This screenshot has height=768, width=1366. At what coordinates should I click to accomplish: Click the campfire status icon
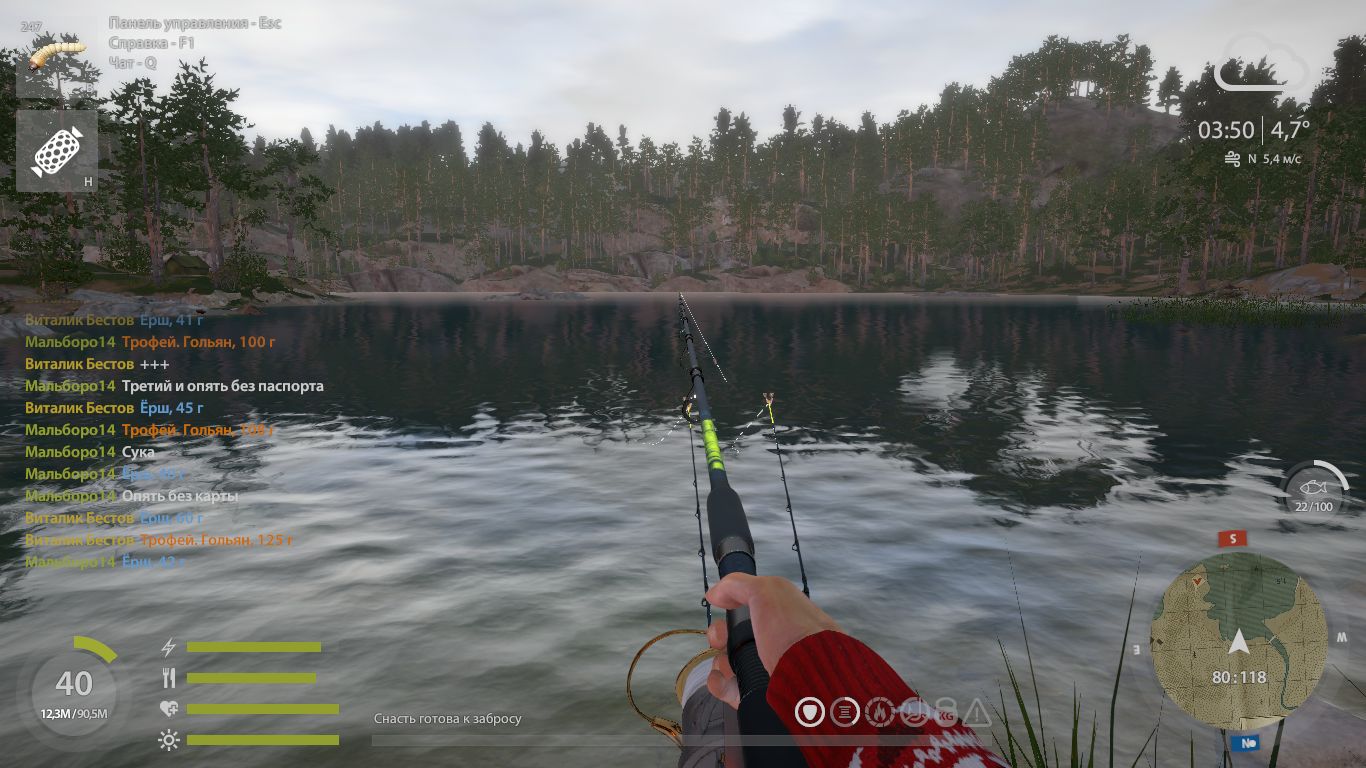879,713
